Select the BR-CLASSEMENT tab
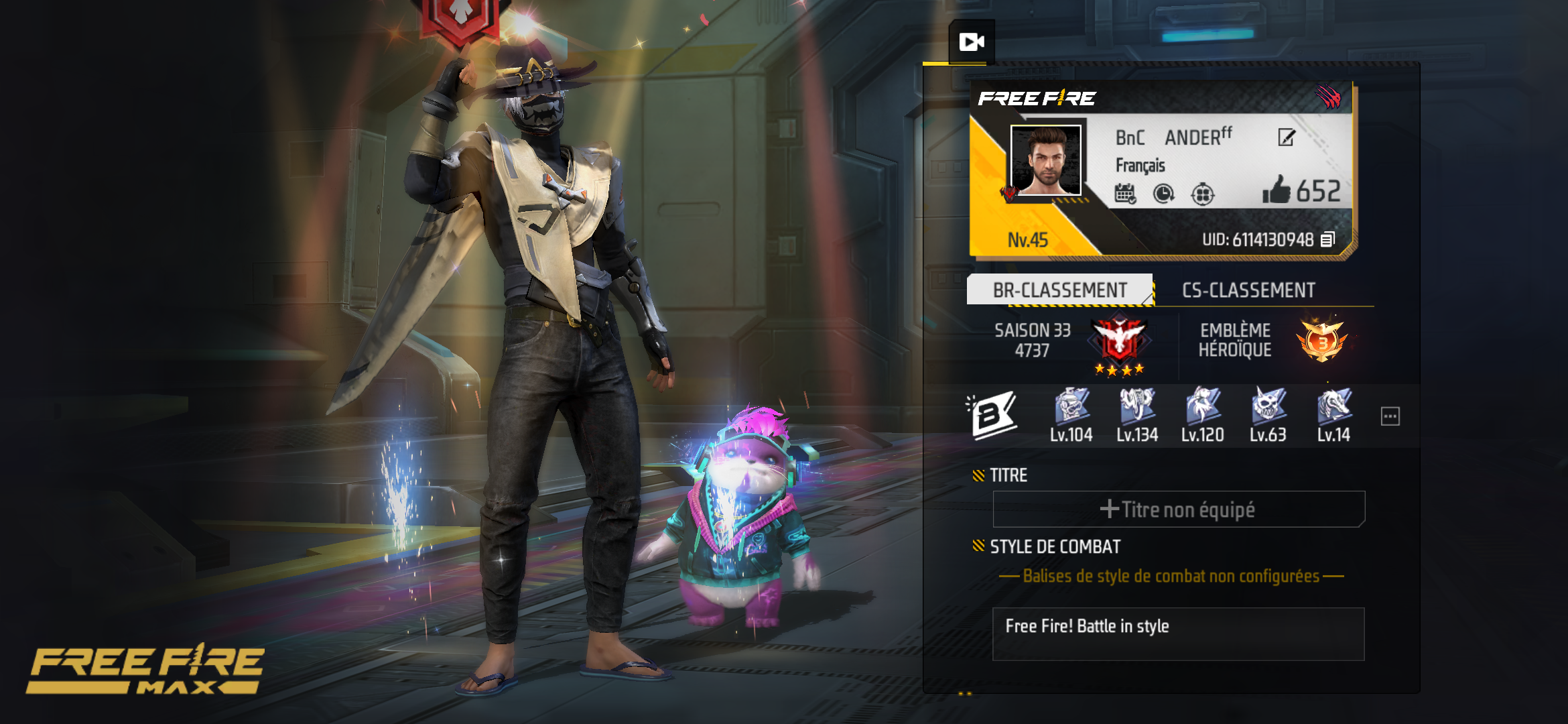Viewport: 1568px width, 724px height. tap(1059, 290)
